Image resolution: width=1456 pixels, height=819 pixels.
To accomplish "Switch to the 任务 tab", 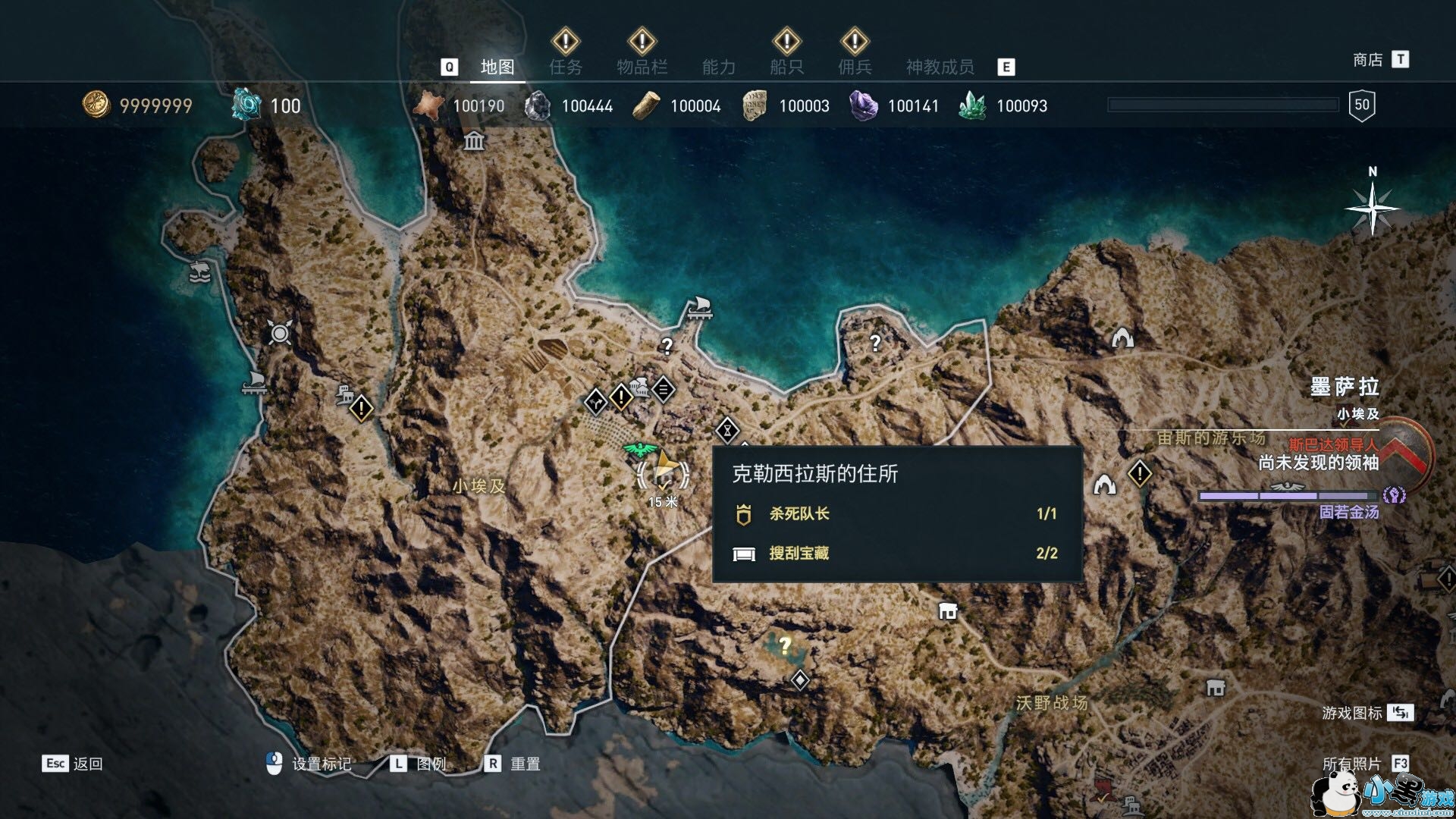I will [566, 67].
